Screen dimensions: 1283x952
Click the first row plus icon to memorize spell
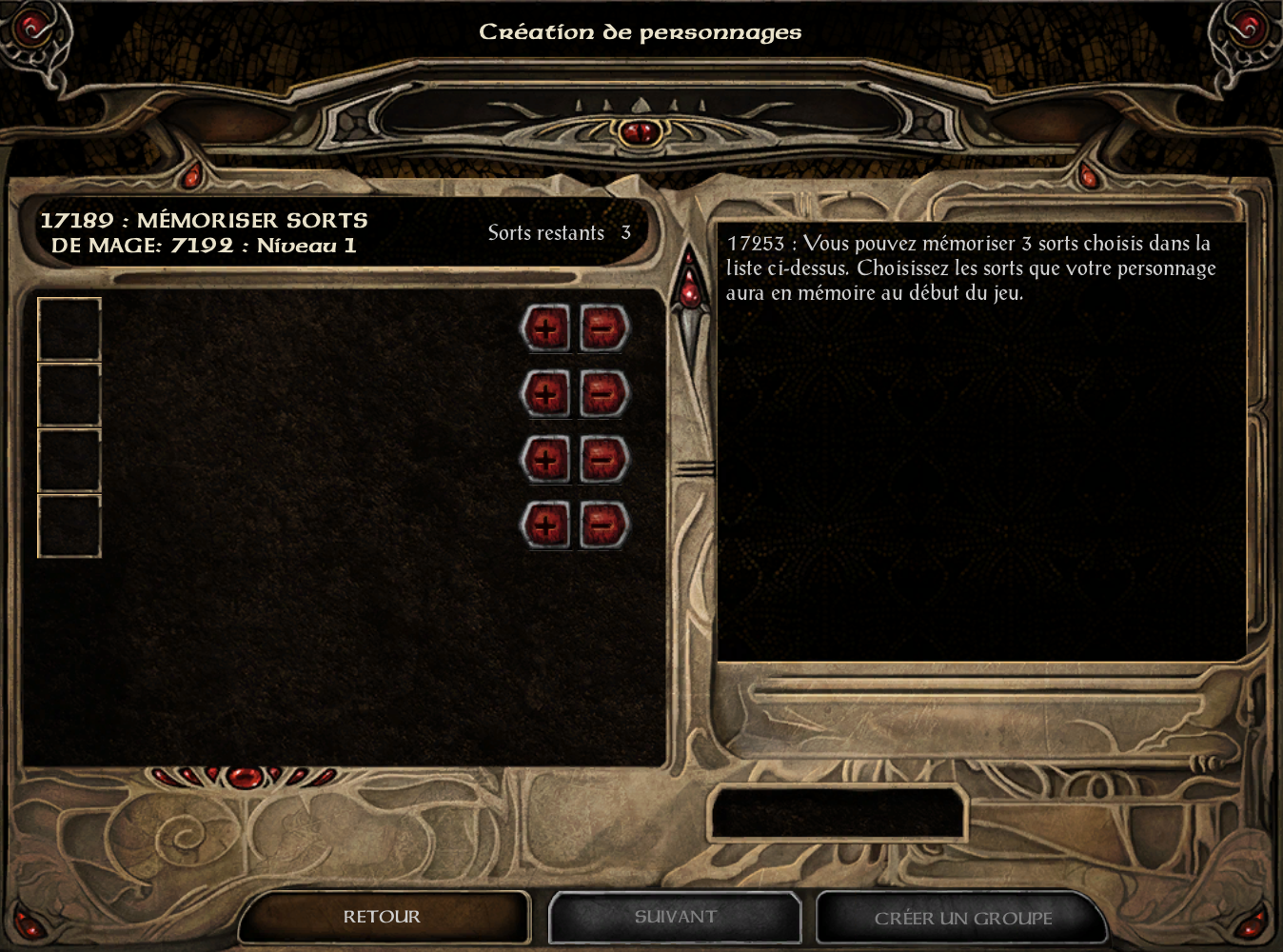546,328
